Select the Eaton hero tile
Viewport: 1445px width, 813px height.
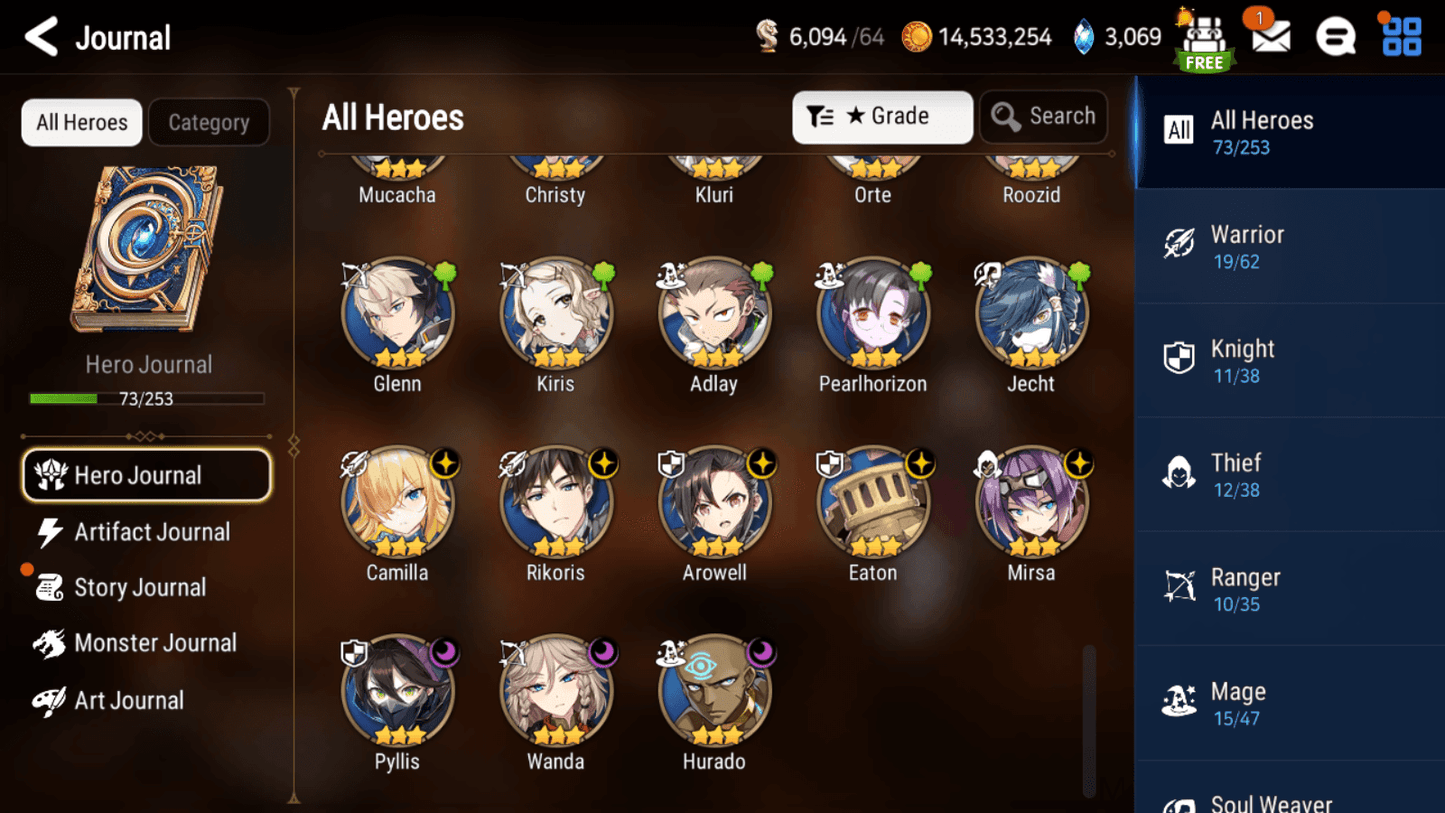(x=872, y=503)
